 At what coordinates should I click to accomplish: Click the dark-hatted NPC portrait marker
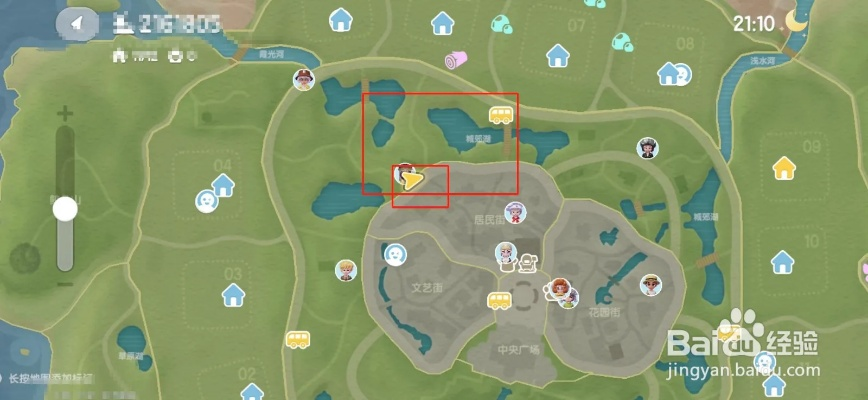tap(648, 149)
